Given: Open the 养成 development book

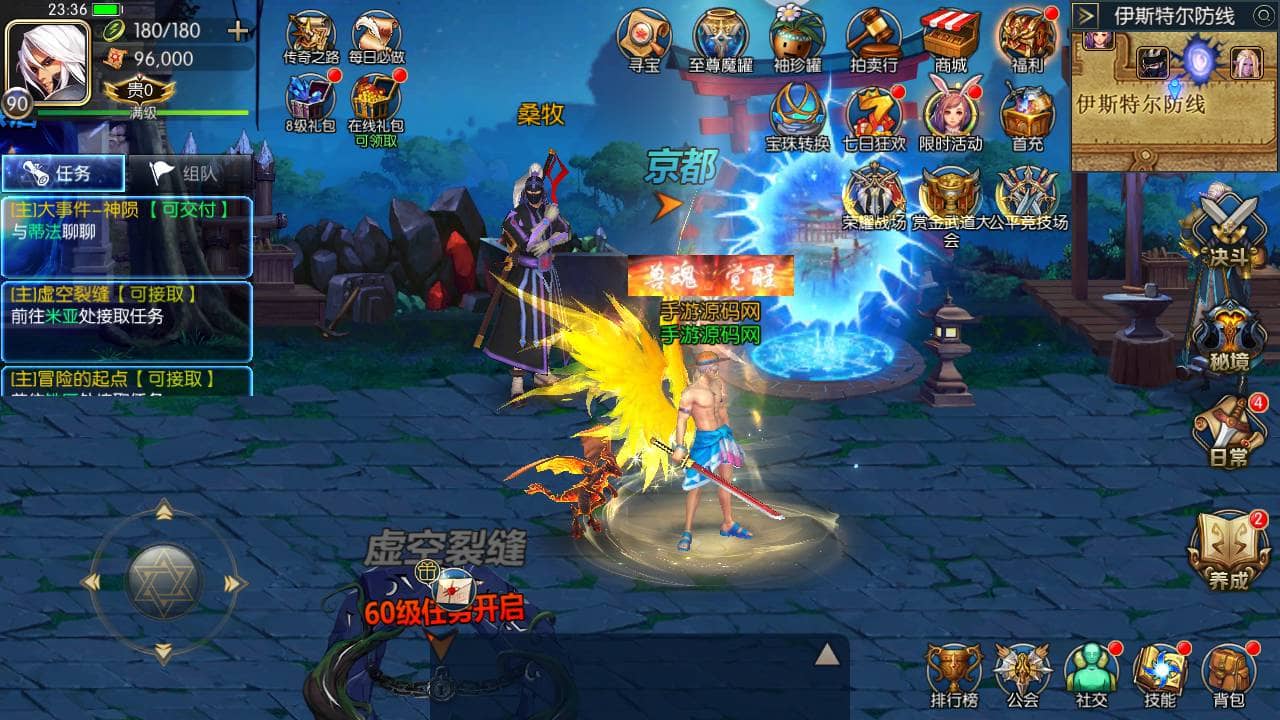Looking at the screenshot, I should point(1228,550).
